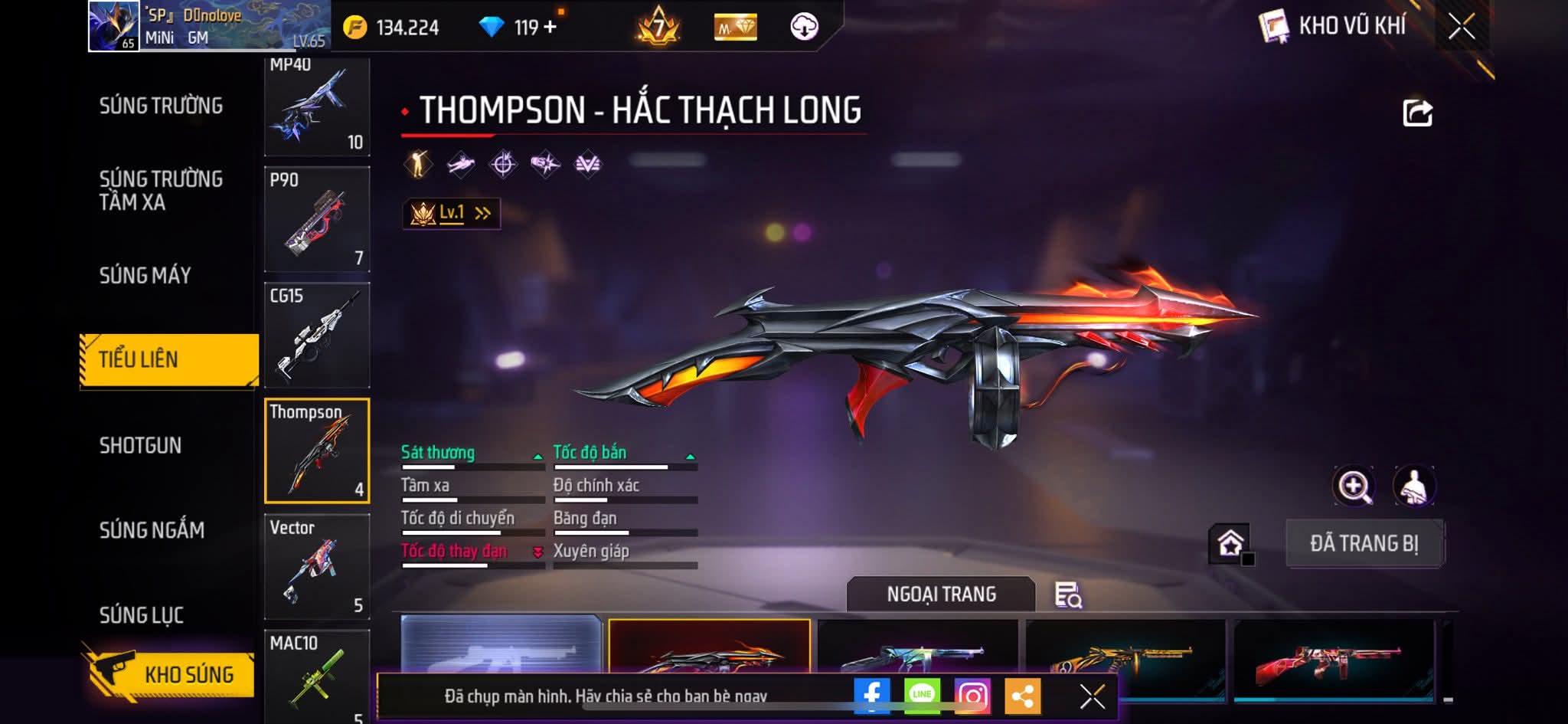1568x724 pixels.
Task: Select the Súng Trường category
Action: [x=161, y=106]
